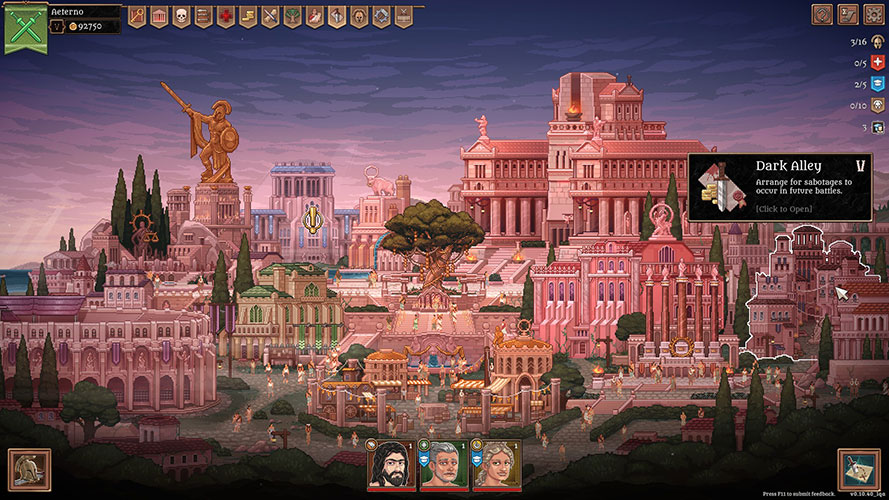Click the crossed swords green banner
Screen dimensions: 889x500
click(26, 27)
